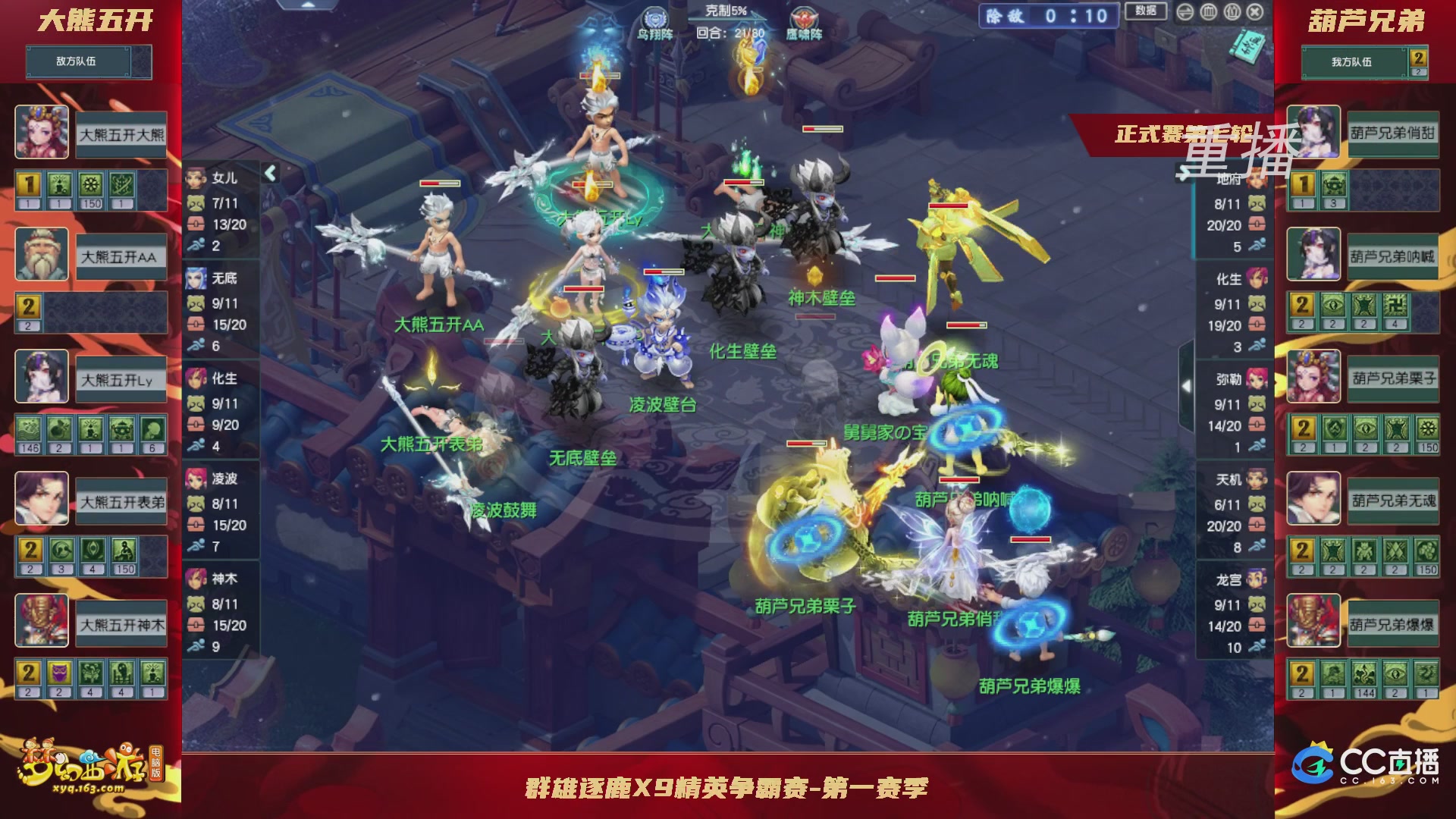
Task: Click the swap-arrows circular icon beside 数据
Action: [x=1185, y=12]
